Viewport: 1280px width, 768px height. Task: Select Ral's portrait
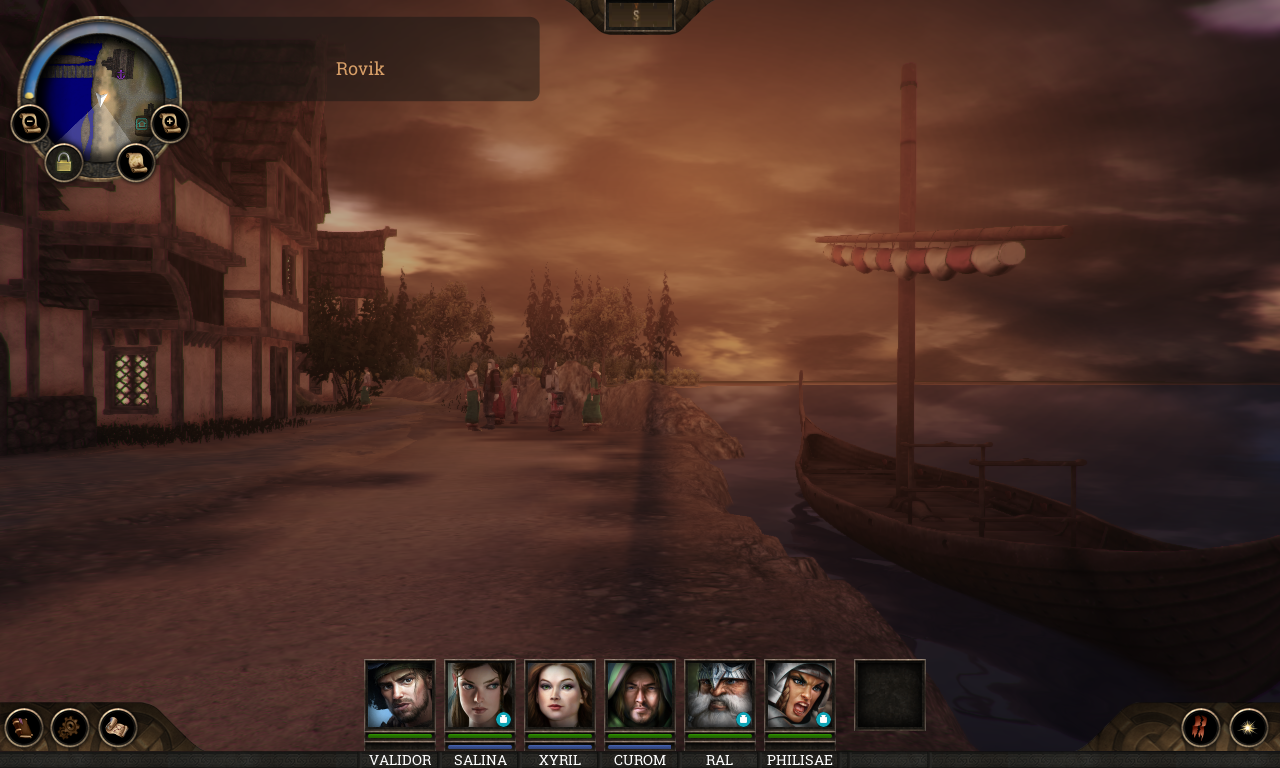(719, 694)
